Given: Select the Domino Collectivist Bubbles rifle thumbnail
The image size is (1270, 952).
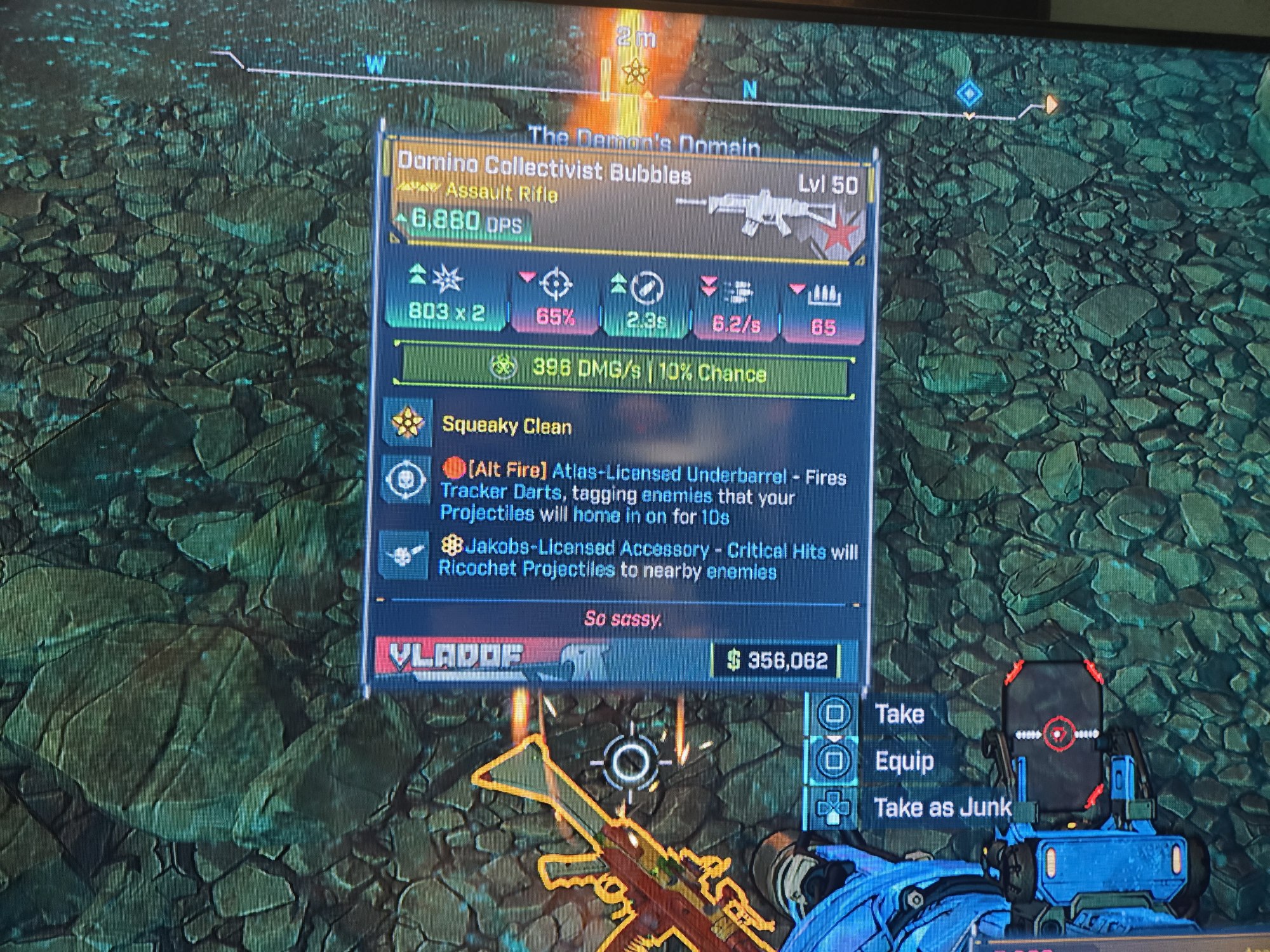Looking at the screenshot, I should pos(756,208).
